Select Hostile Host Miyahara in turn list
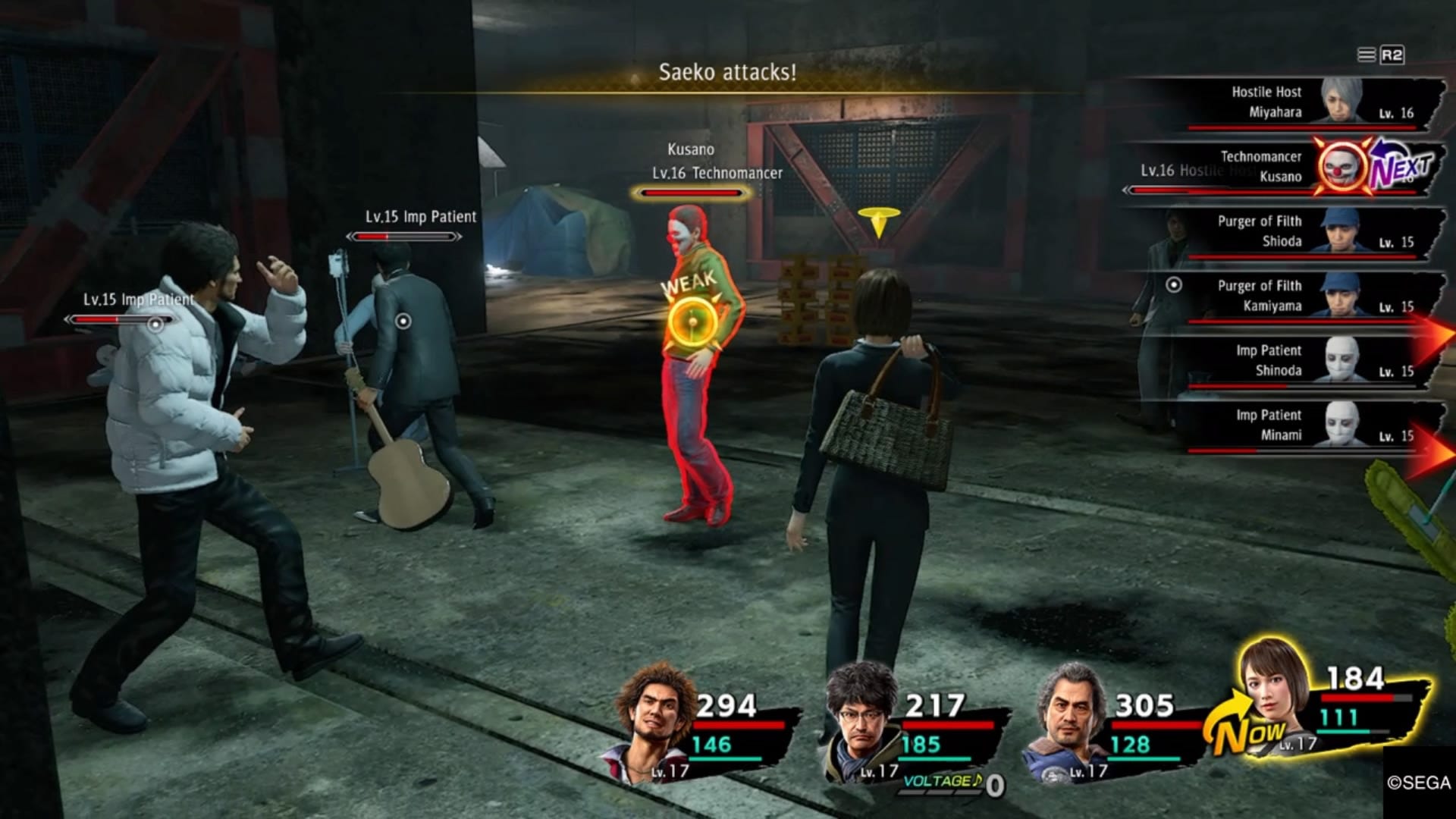1456x819 pixels. 1289,102
